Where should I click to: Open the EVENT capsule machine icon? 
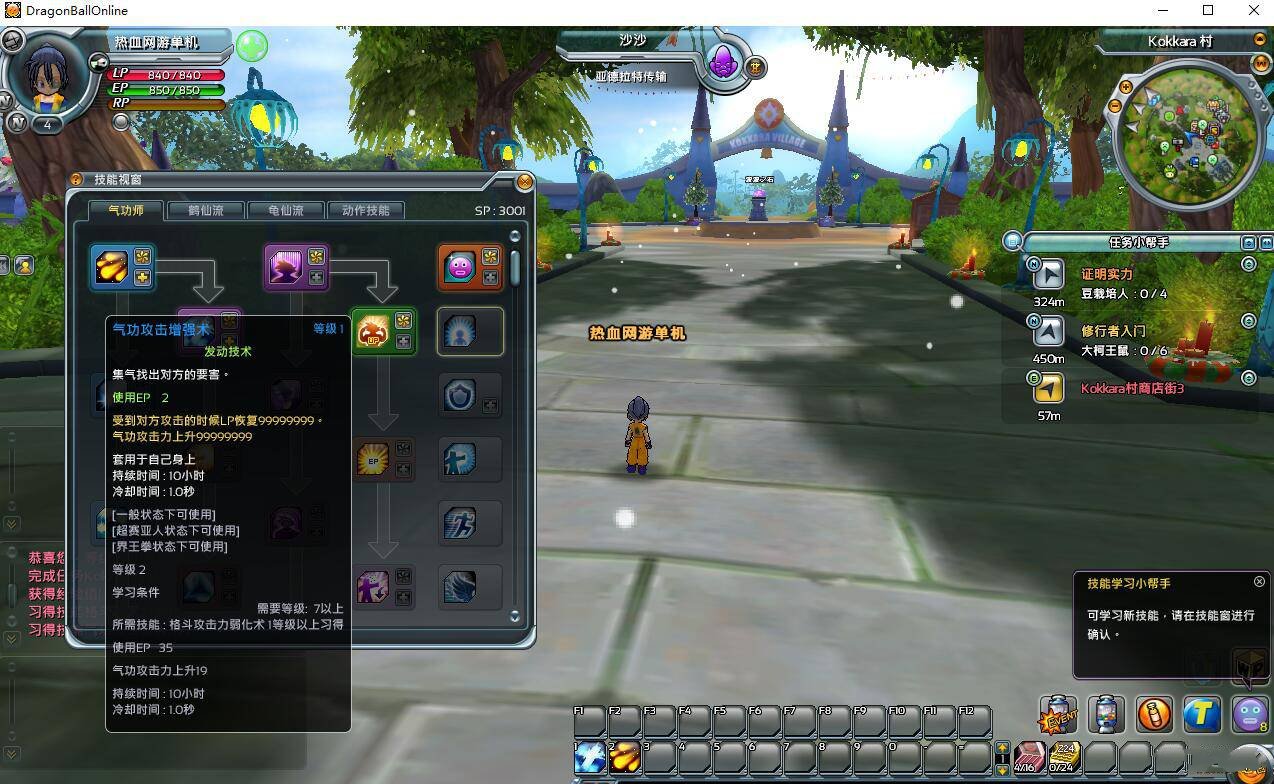pyautogui.click(x=1058, y=714)
